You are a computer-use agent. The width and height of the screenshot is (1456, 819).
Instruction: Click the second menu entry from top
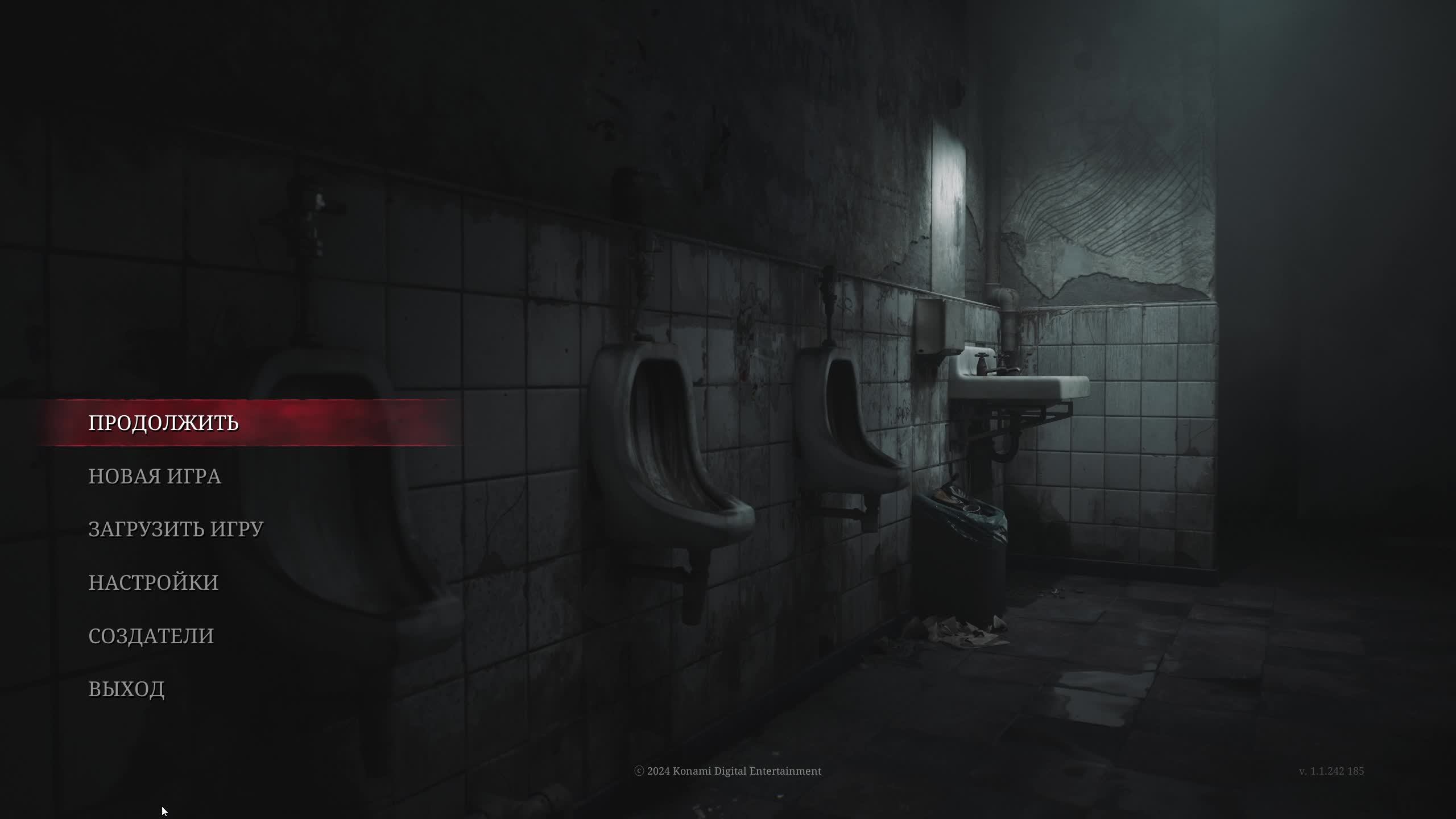click(x=155, y=477)
